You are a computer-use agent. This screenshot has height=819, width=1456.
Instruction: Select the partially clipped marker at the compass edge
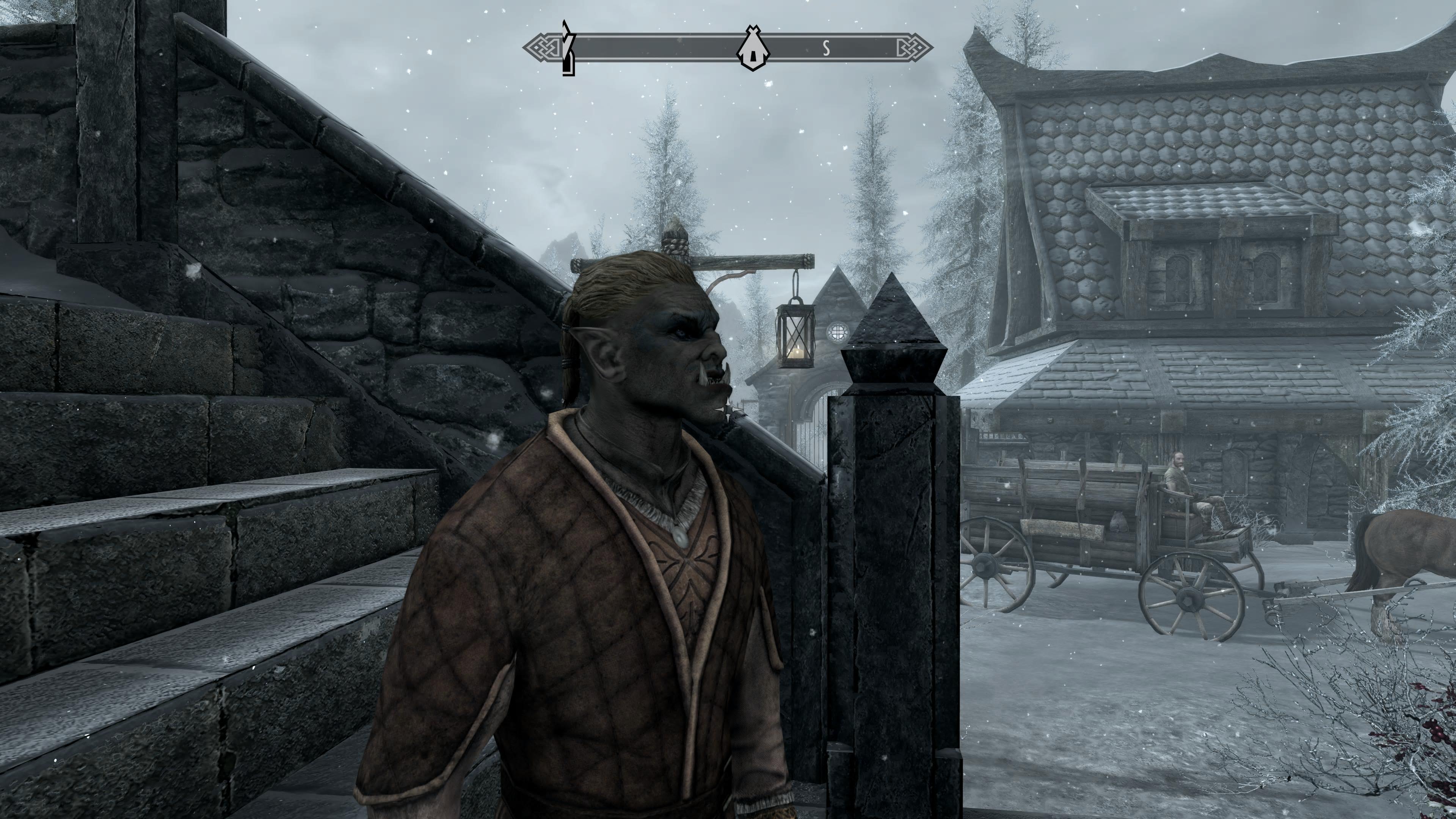pos(568,49)
